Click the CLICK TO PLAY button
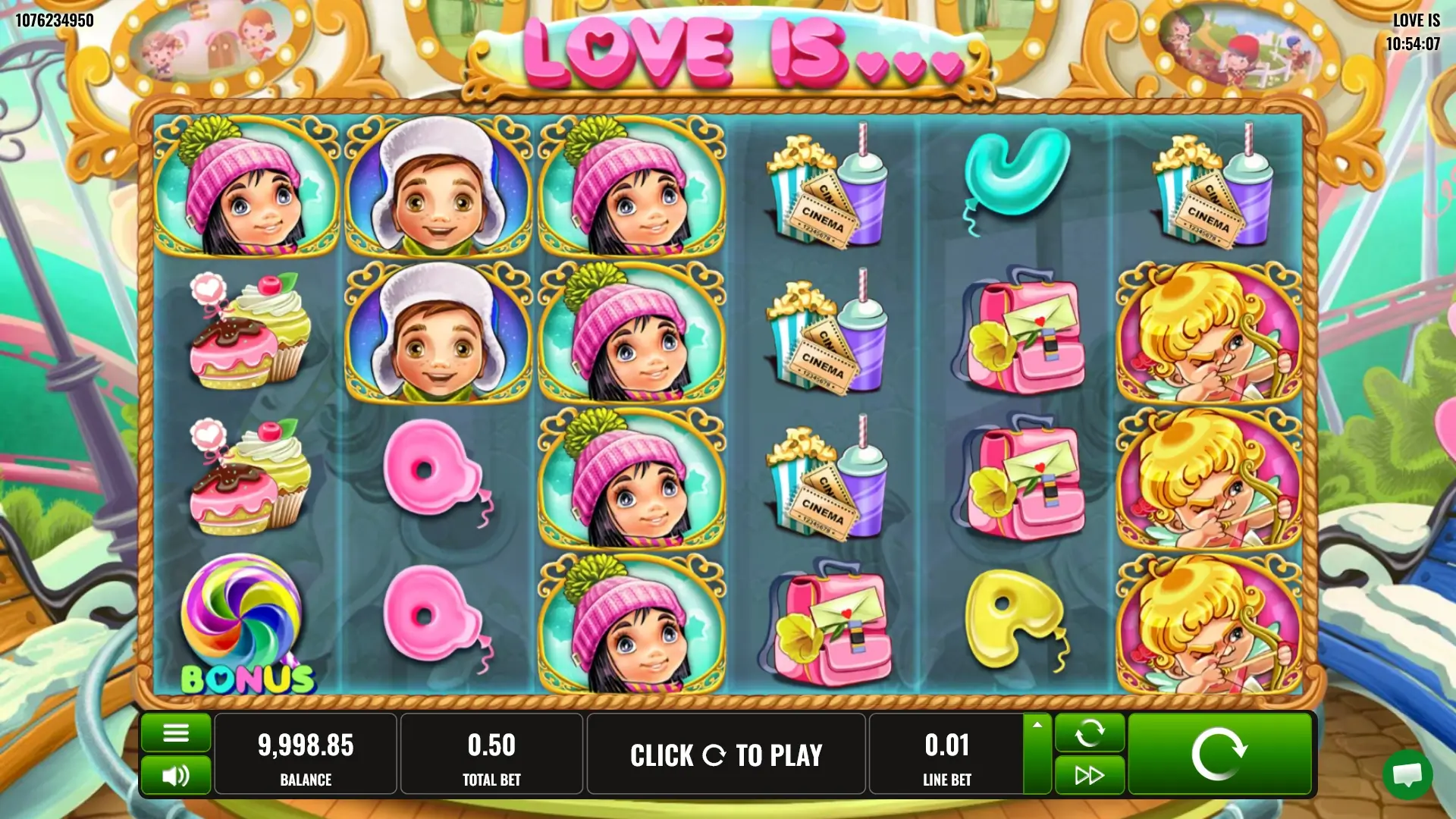 726,753
